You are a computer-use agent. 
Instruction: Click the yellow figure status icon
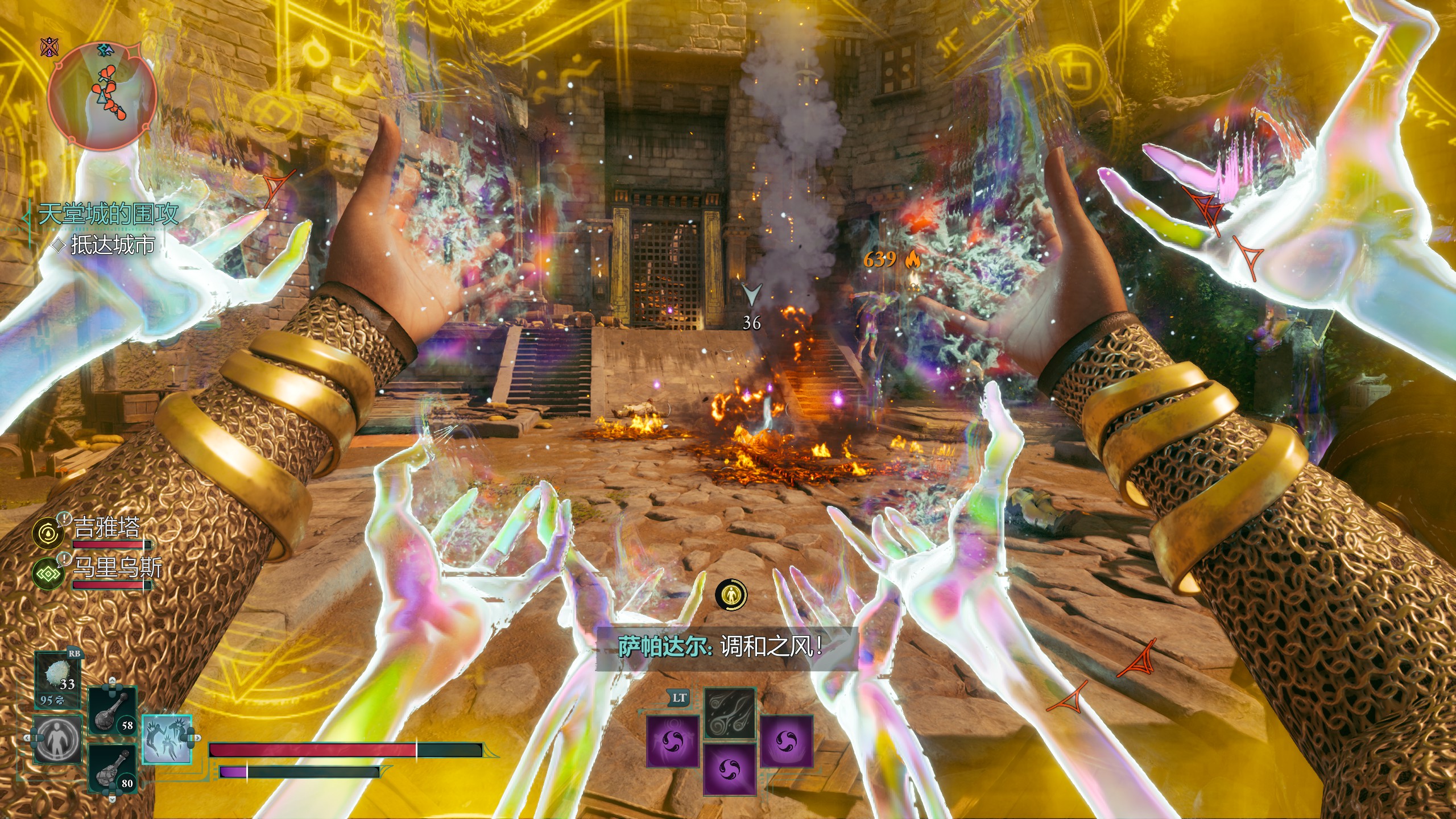pyautogui.click(x=730, y=595)
